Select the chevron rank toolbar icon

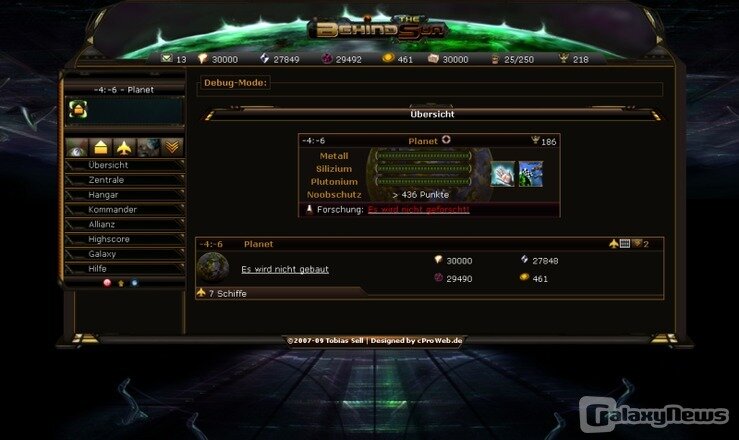[172, 147]
